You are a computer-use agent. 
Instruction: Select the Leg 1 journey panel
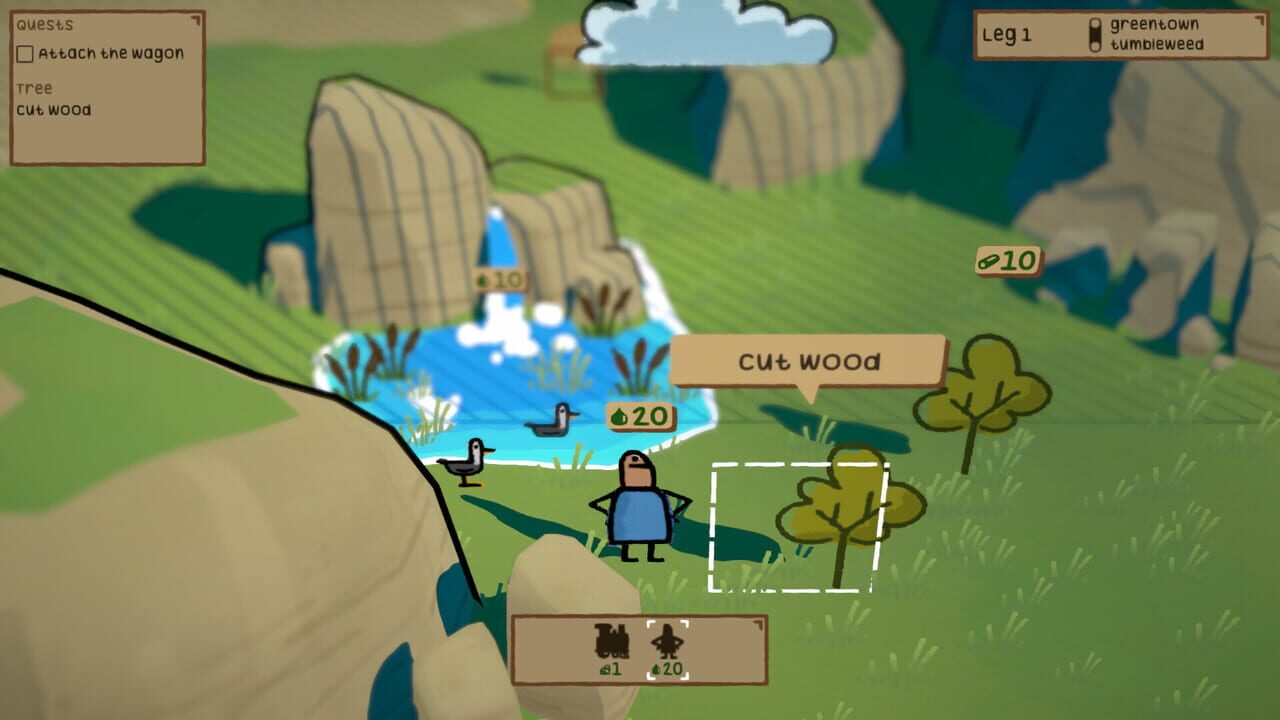coord(1010,33)
